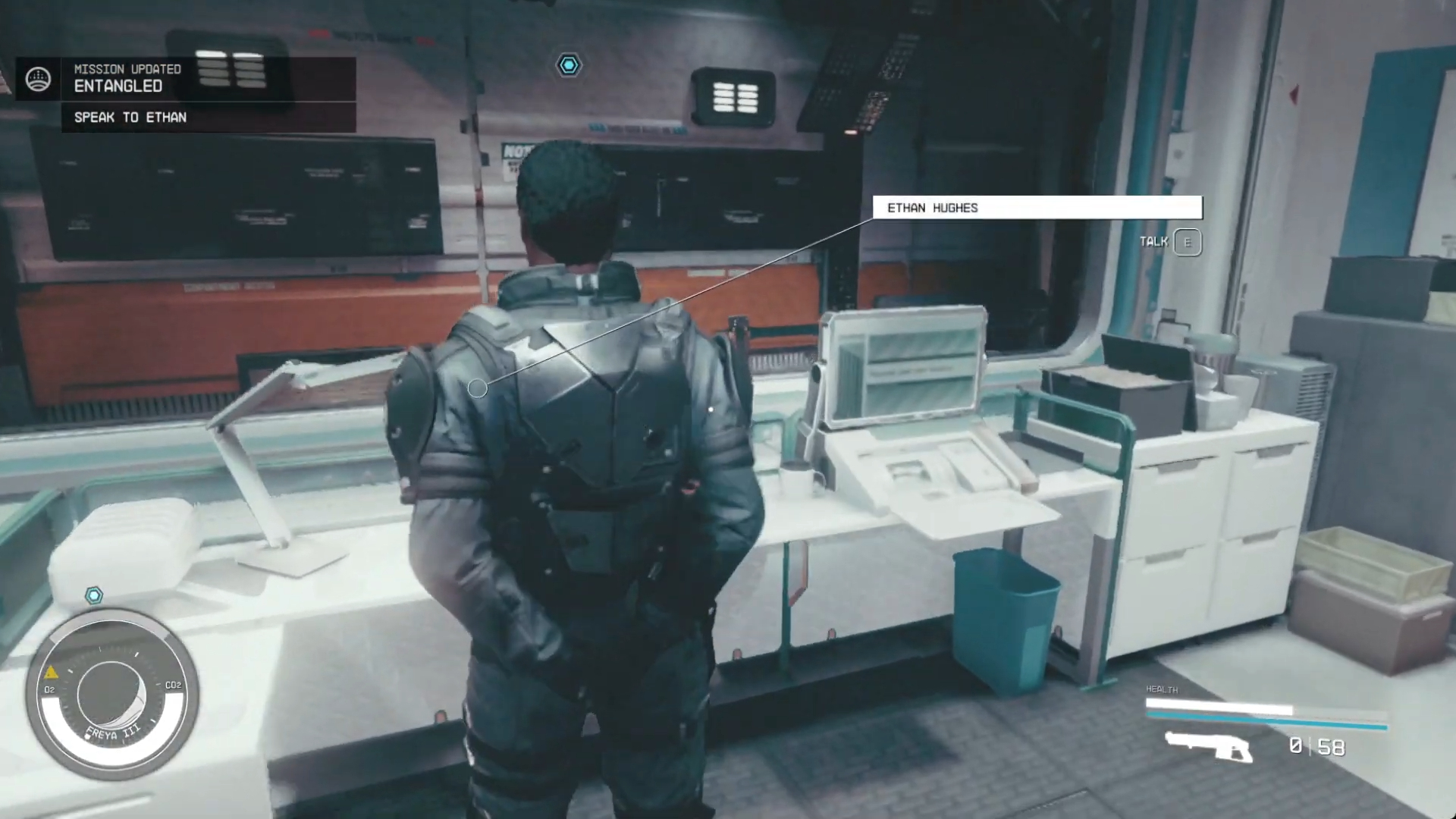This screenshot has width=1456, height=819.
Task: Click the E key prompt next to TALK
Action: coord(1187,242)
